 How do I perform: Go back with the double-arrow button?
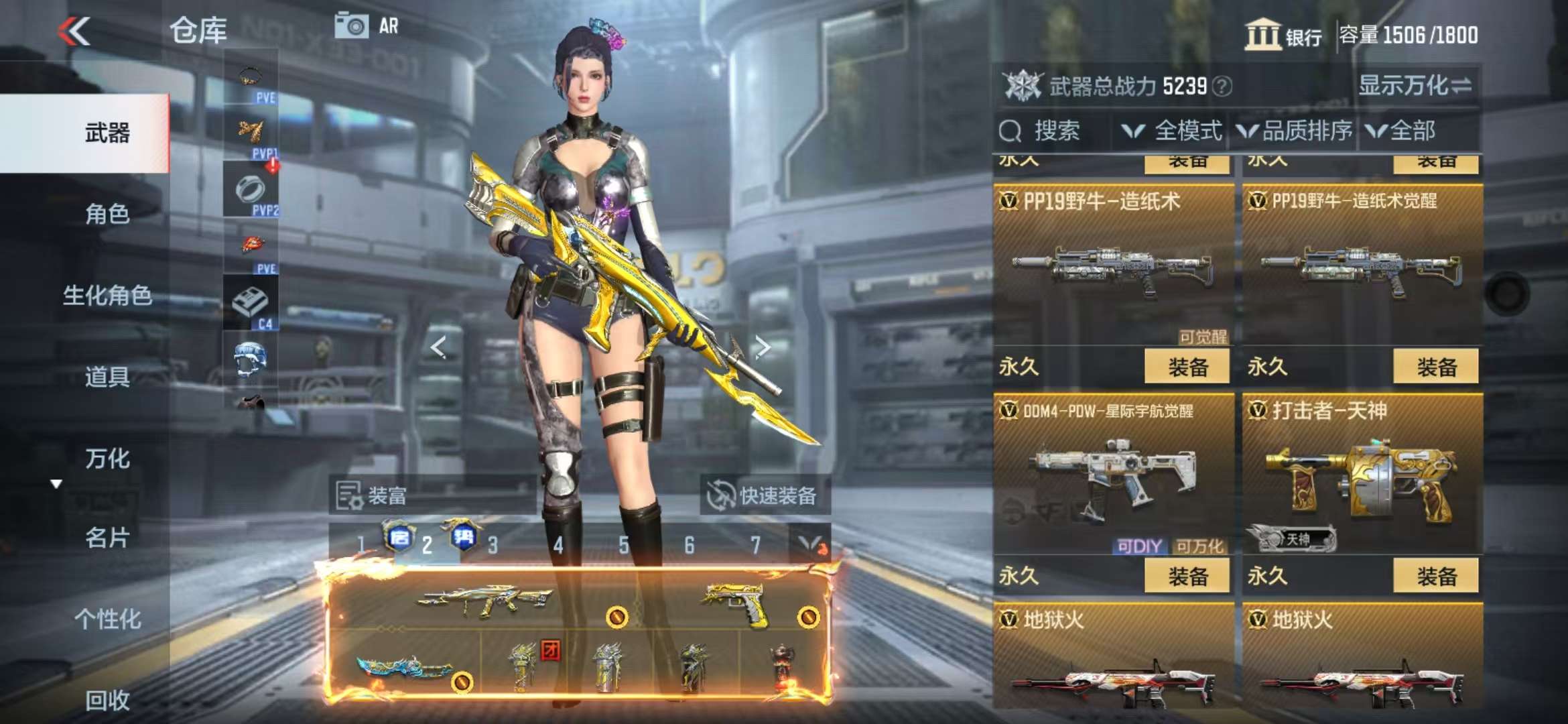(74, 31)
